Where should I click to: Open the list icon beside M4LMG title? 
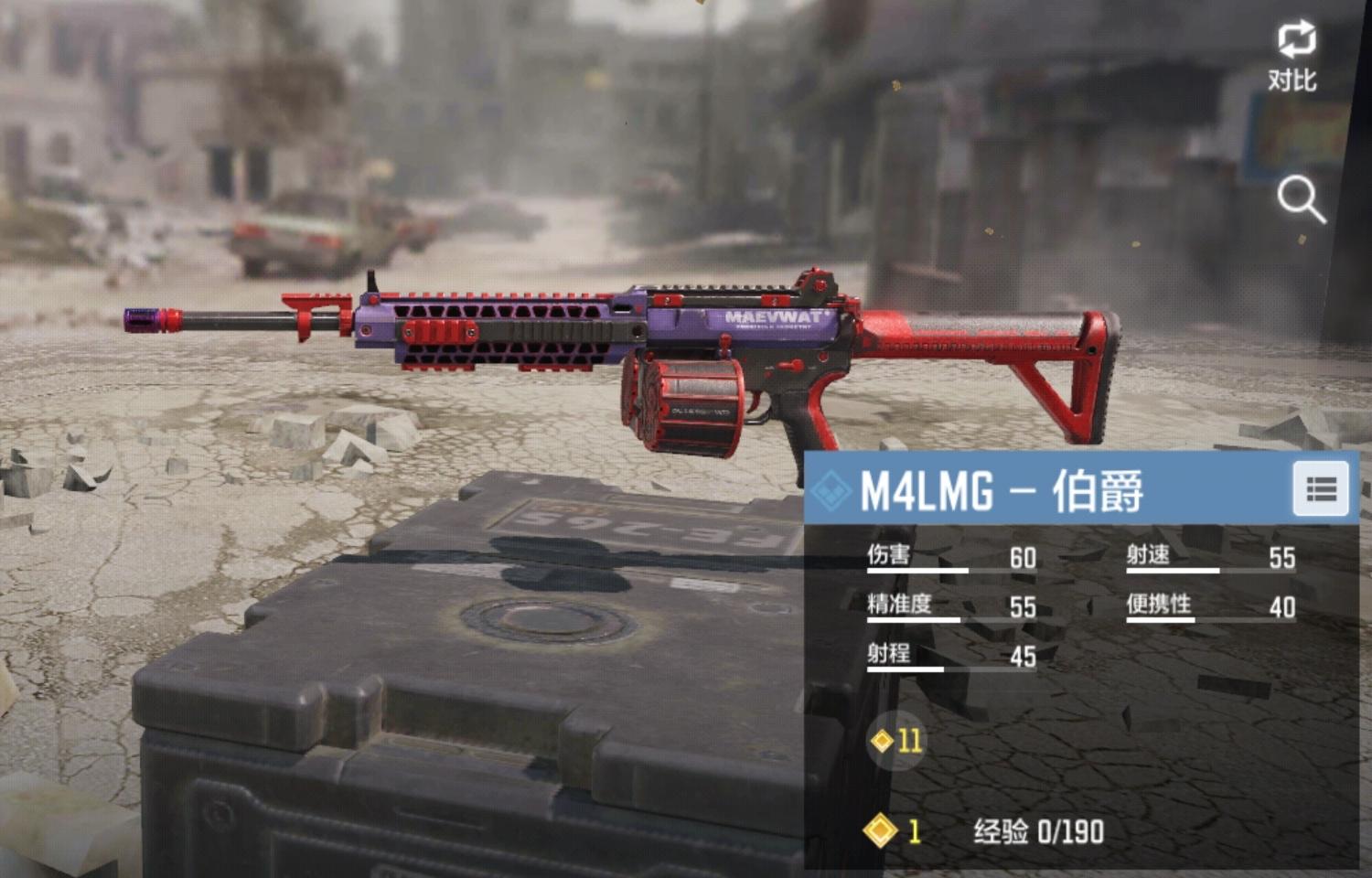[1321, 489]
